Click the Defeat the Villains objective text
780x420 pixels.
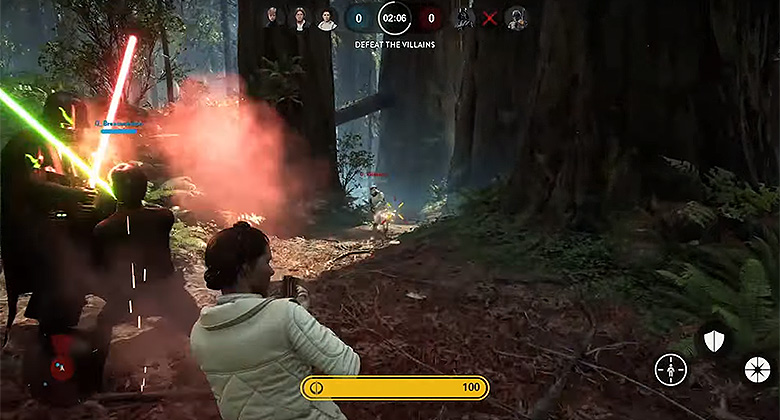(393, 44)
